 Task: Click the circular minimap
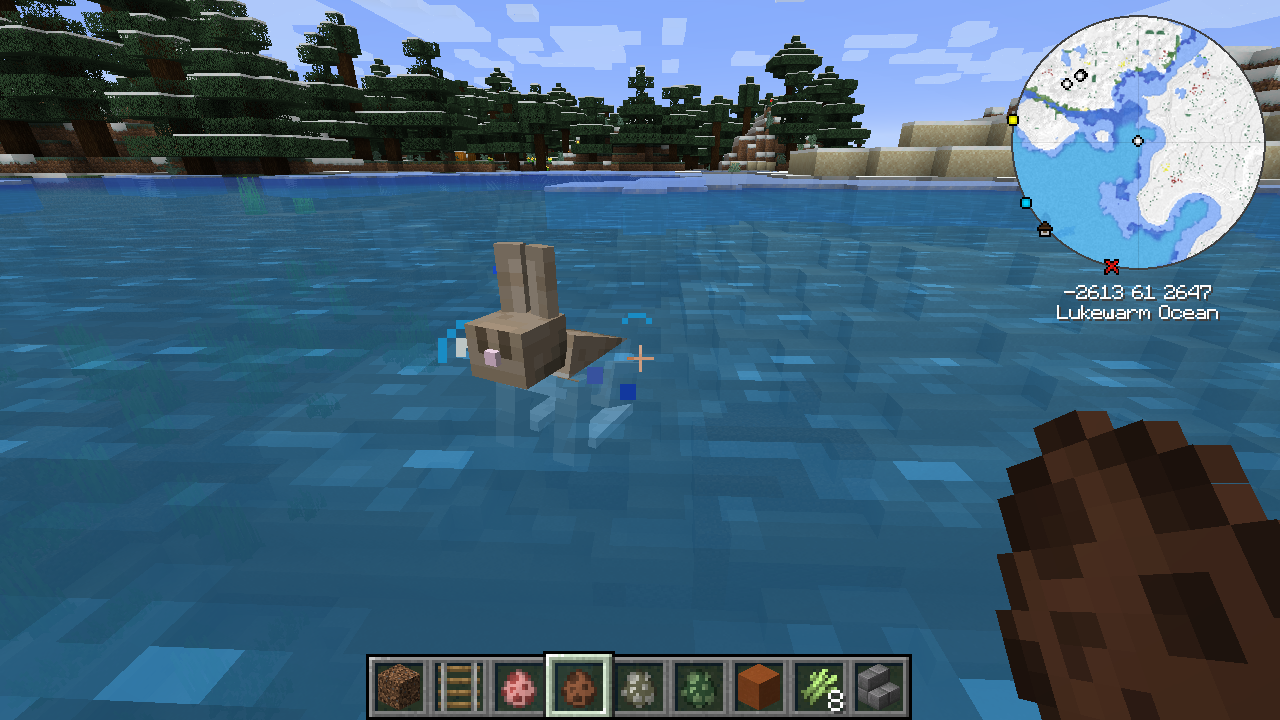point(1138,143)
